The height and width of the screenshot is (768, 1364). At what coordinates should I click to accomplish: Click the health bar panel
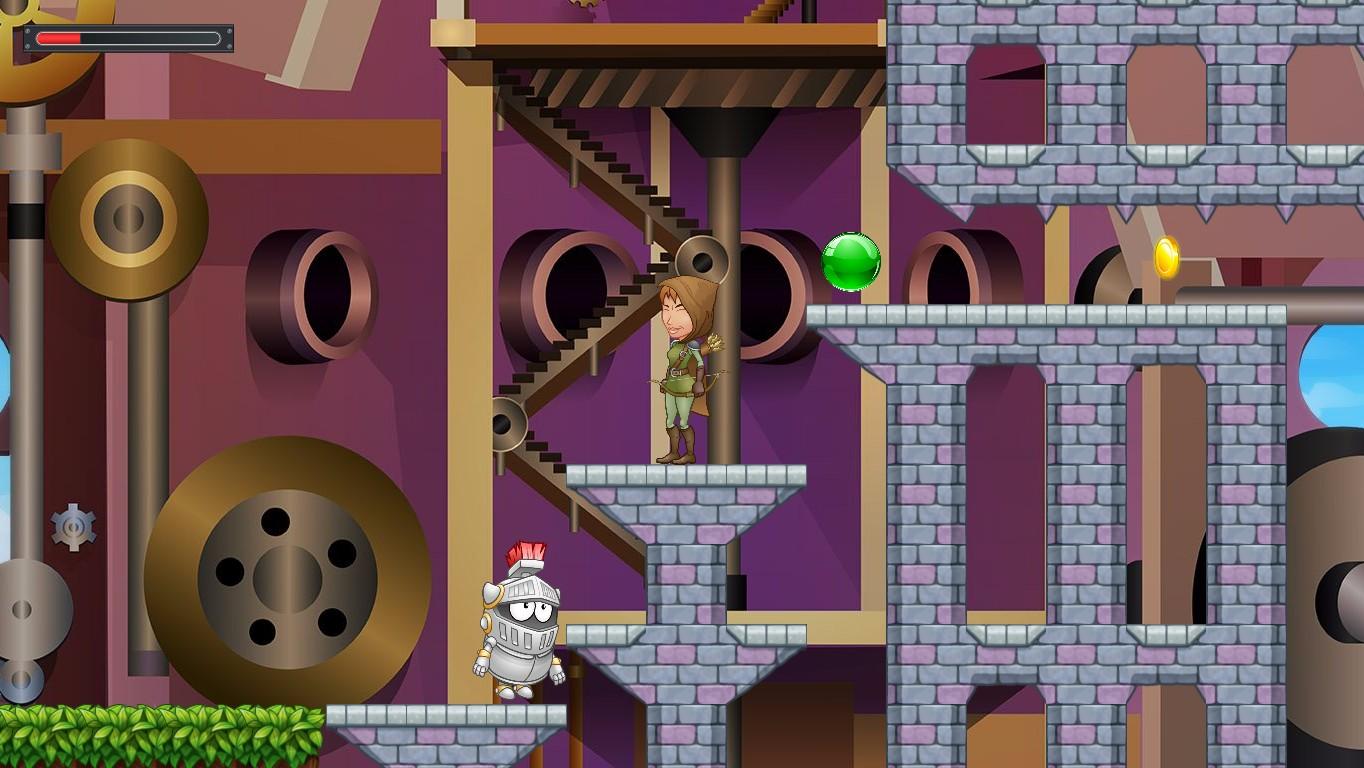pos(125,38)
